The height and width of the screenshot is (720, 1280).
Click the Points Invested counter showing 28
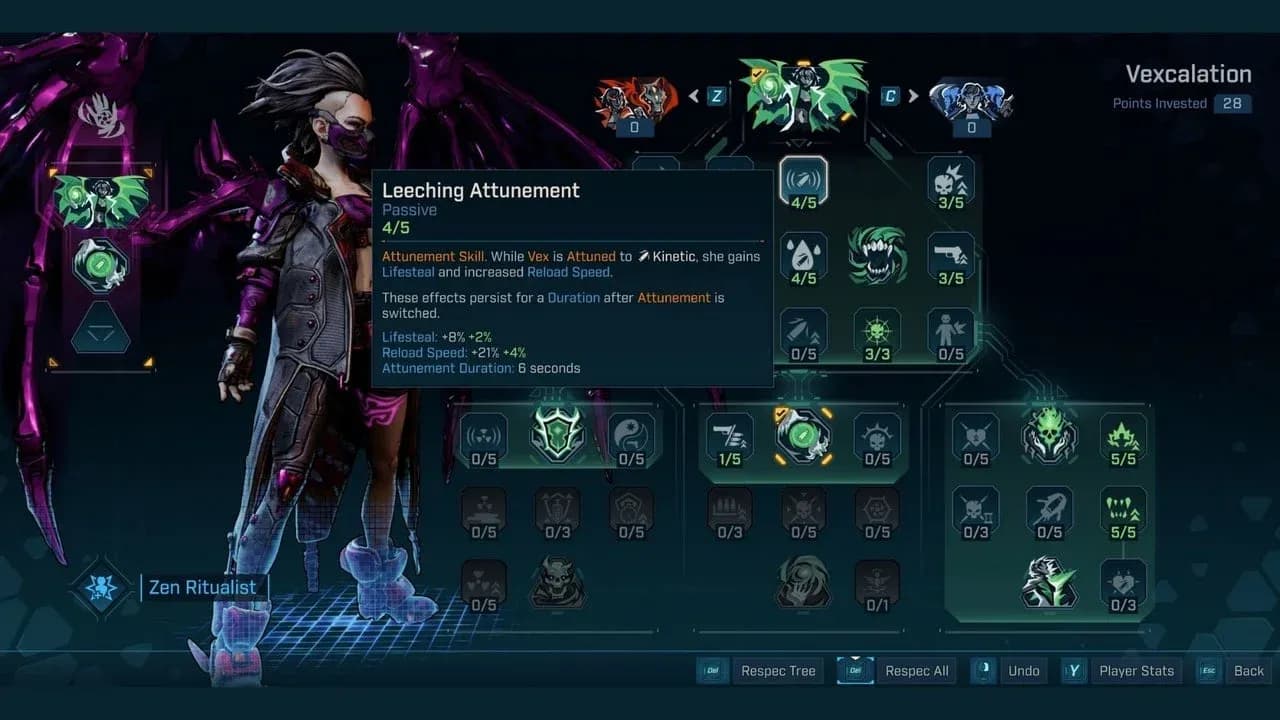[1232, 103]
